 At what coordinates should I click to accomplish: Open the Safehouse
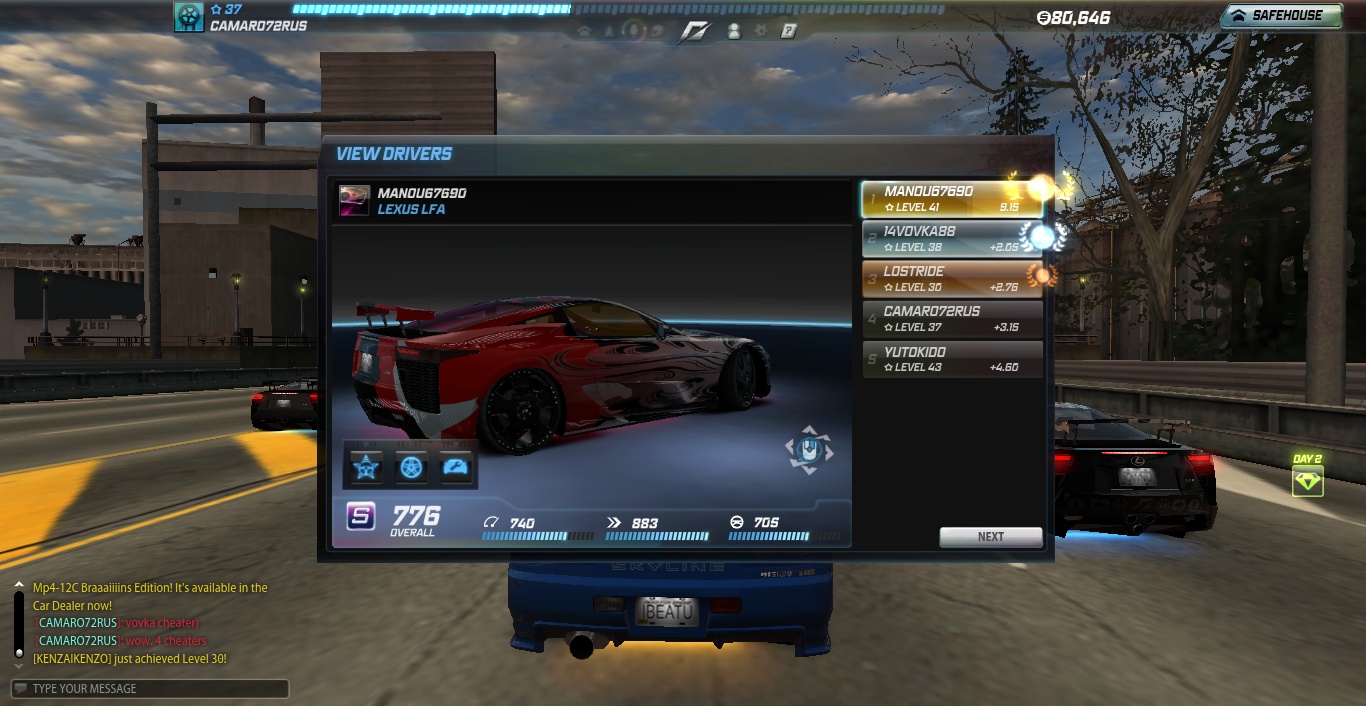click(1280, 16)
